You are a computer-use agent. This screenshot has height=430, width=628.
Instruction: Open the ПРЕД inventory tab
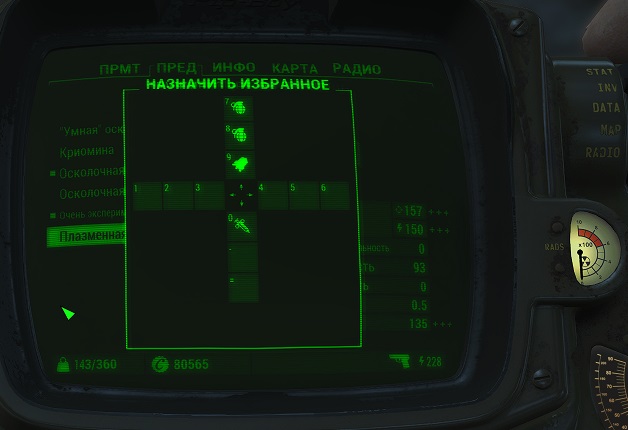tap(176, 69)
